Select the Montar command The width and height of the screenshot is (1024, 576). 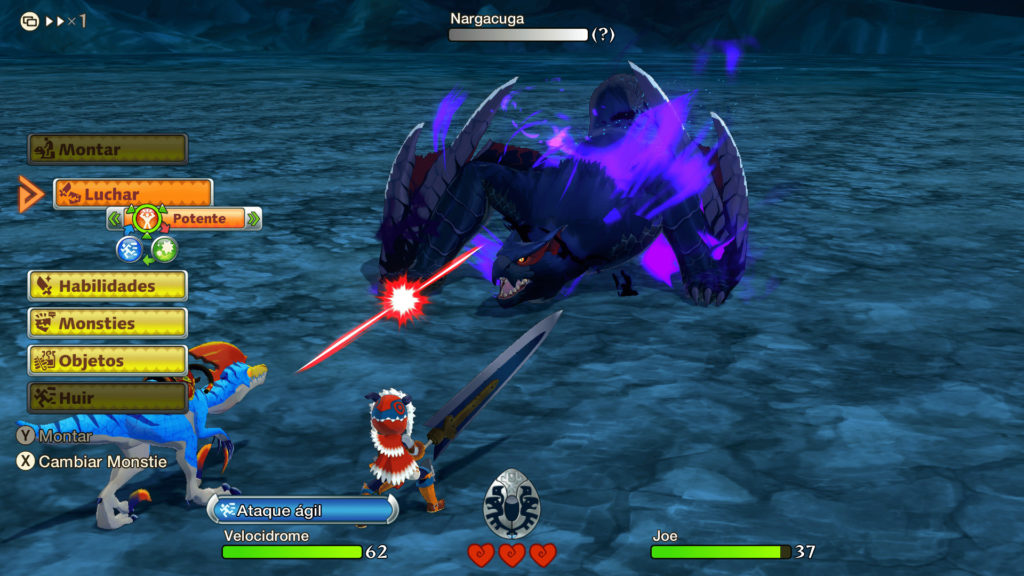(x=107, y=150)
